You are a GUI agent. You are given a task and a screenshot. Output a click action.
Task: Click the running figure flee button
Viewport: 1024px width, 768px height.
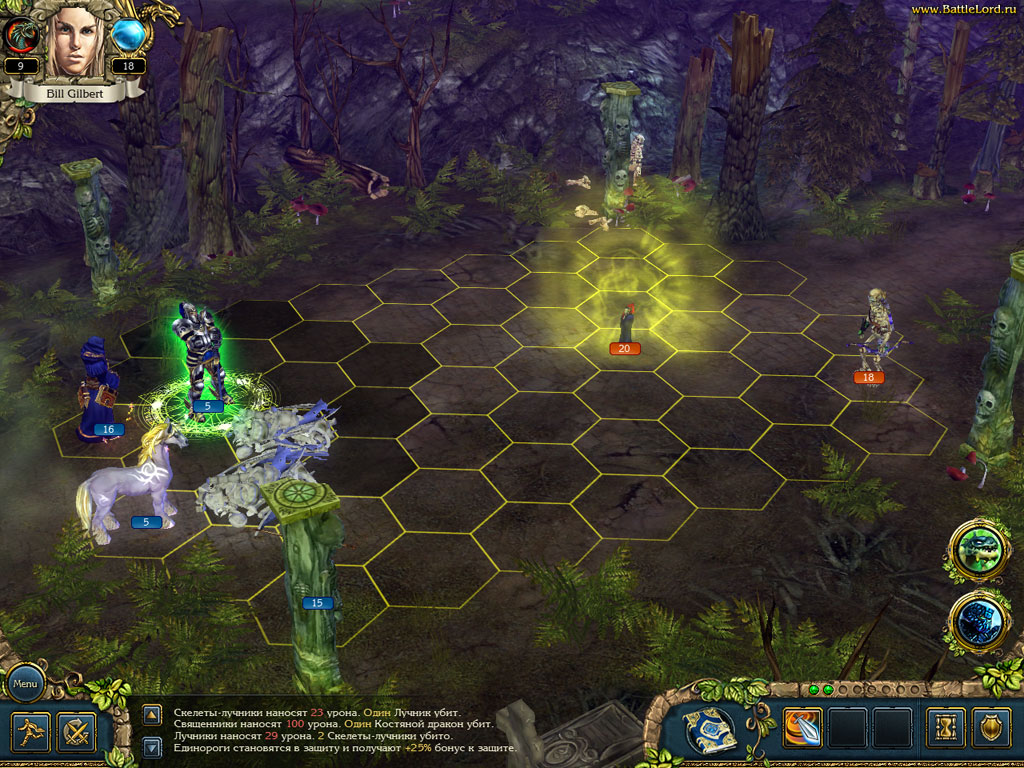point(29,731)
